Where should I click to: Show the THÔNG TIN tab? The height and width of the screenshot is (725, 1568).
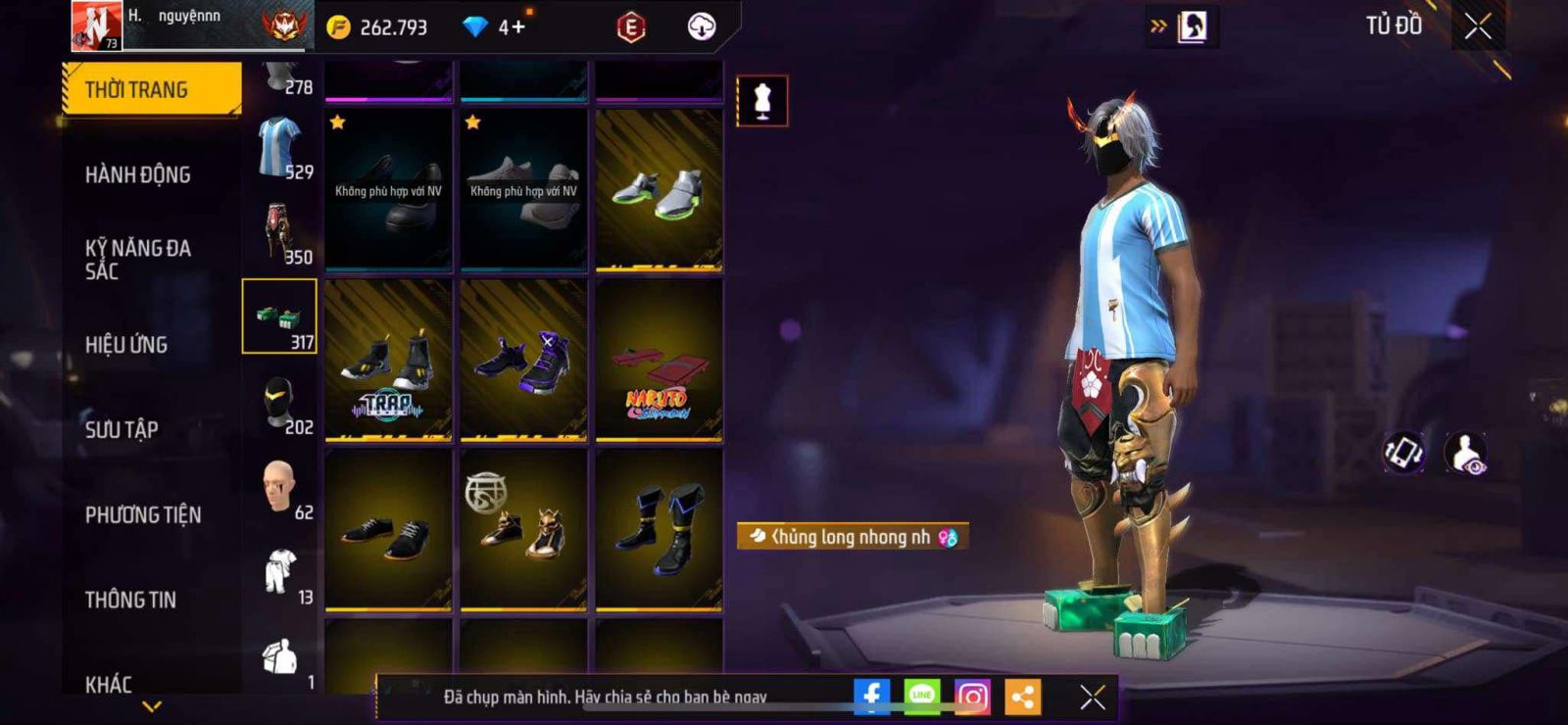point(130,600)
